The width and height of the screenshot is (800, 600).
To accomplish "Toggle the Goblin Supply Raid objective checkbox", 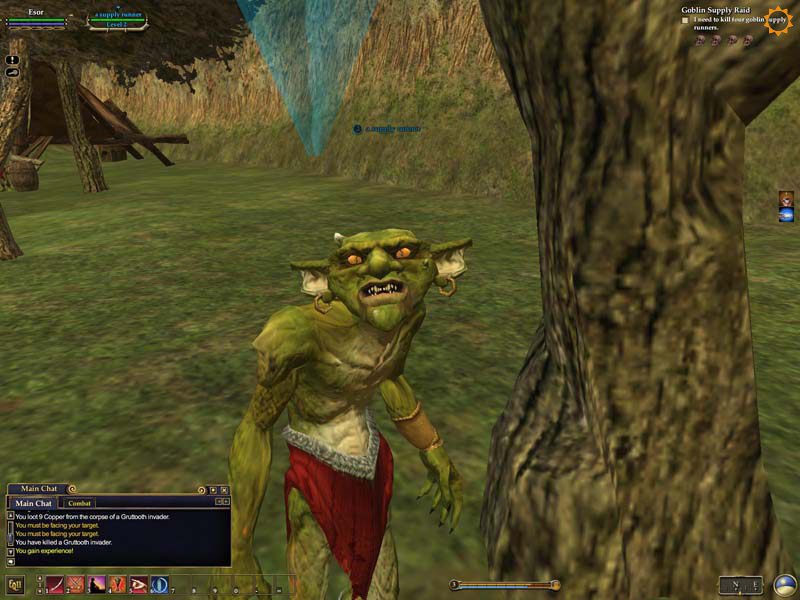I will click(x=685, y=20).
